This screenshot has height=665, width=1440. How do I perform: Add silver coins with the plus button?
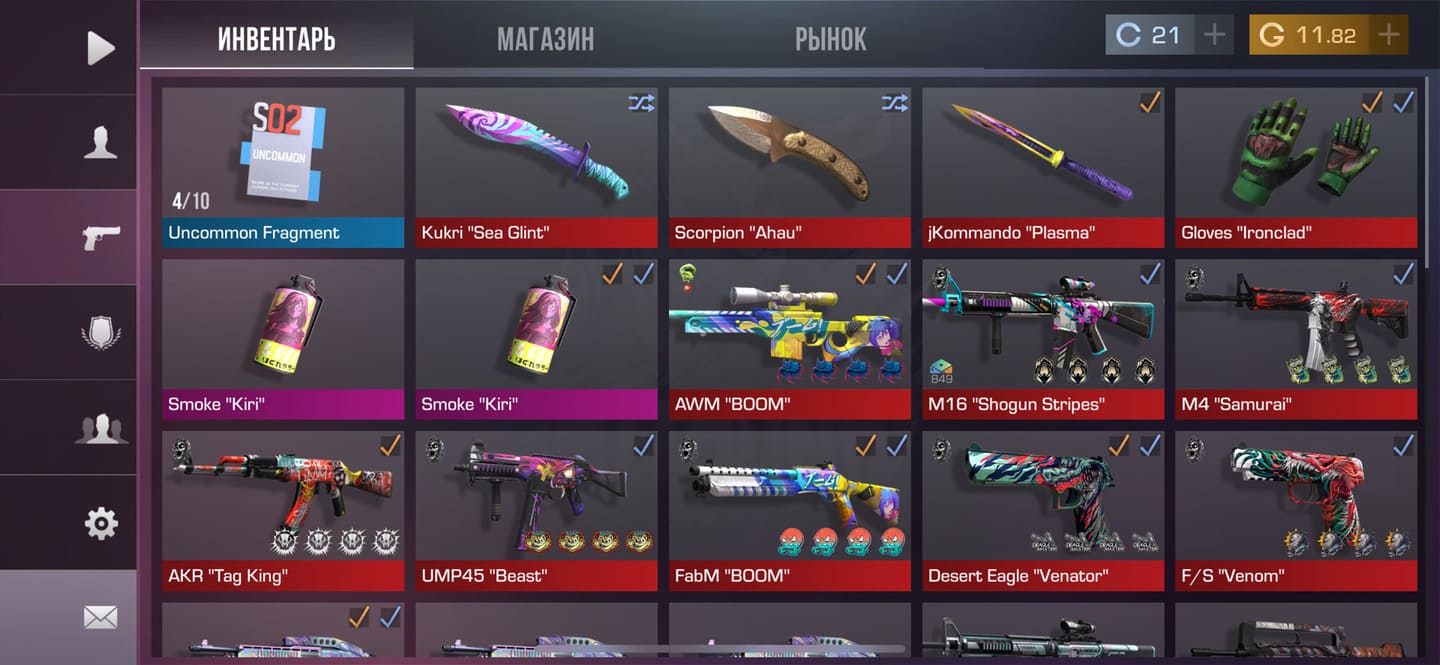[x=1214, y=35]
